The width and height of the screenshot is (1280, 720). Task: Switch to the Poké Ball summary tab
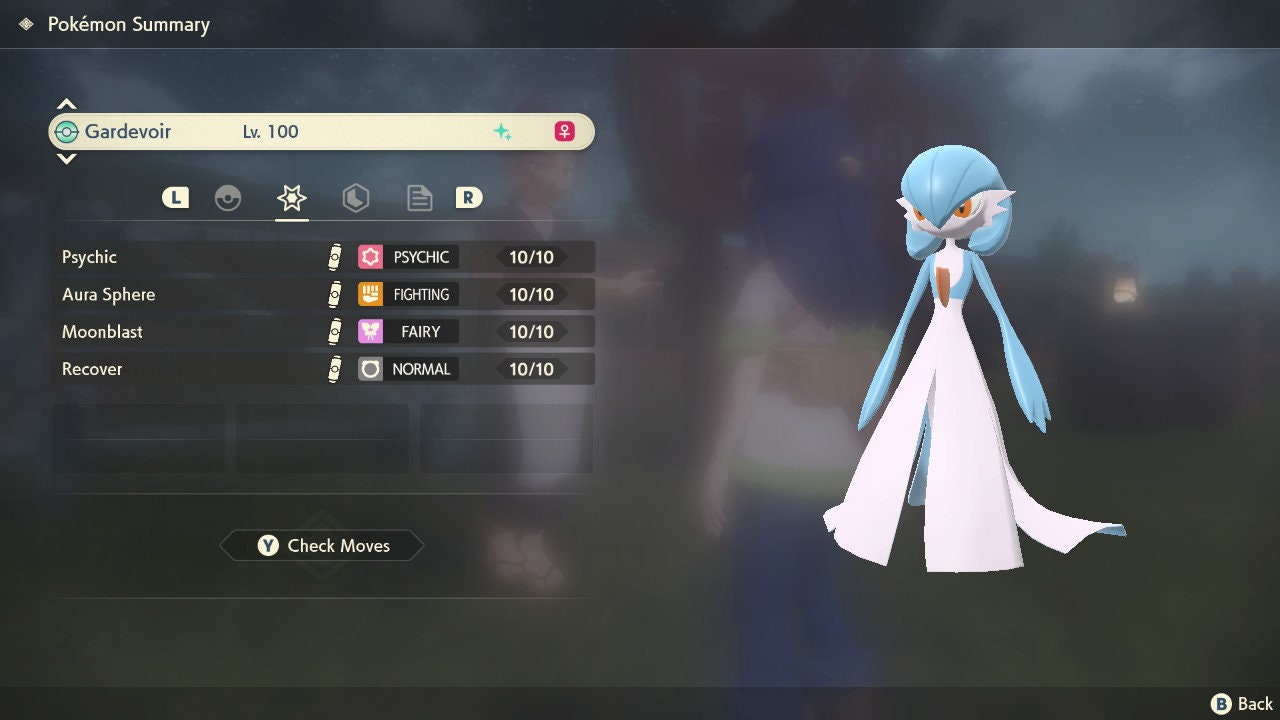pyautogui.click(x=228, y=198)
